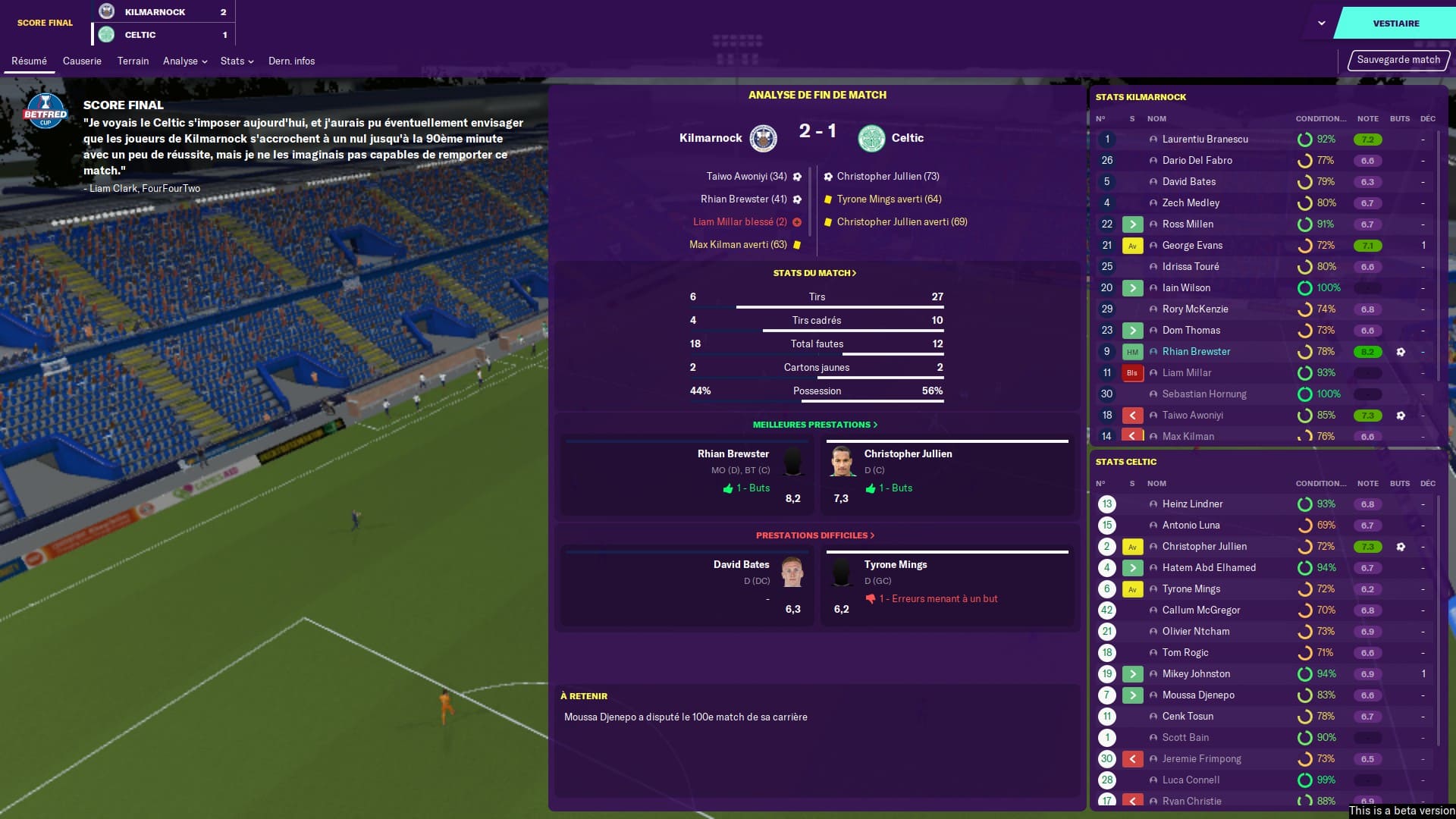Expand the Analyse dropdown
Screen dimensions: 1456x819
click(185, 61)
